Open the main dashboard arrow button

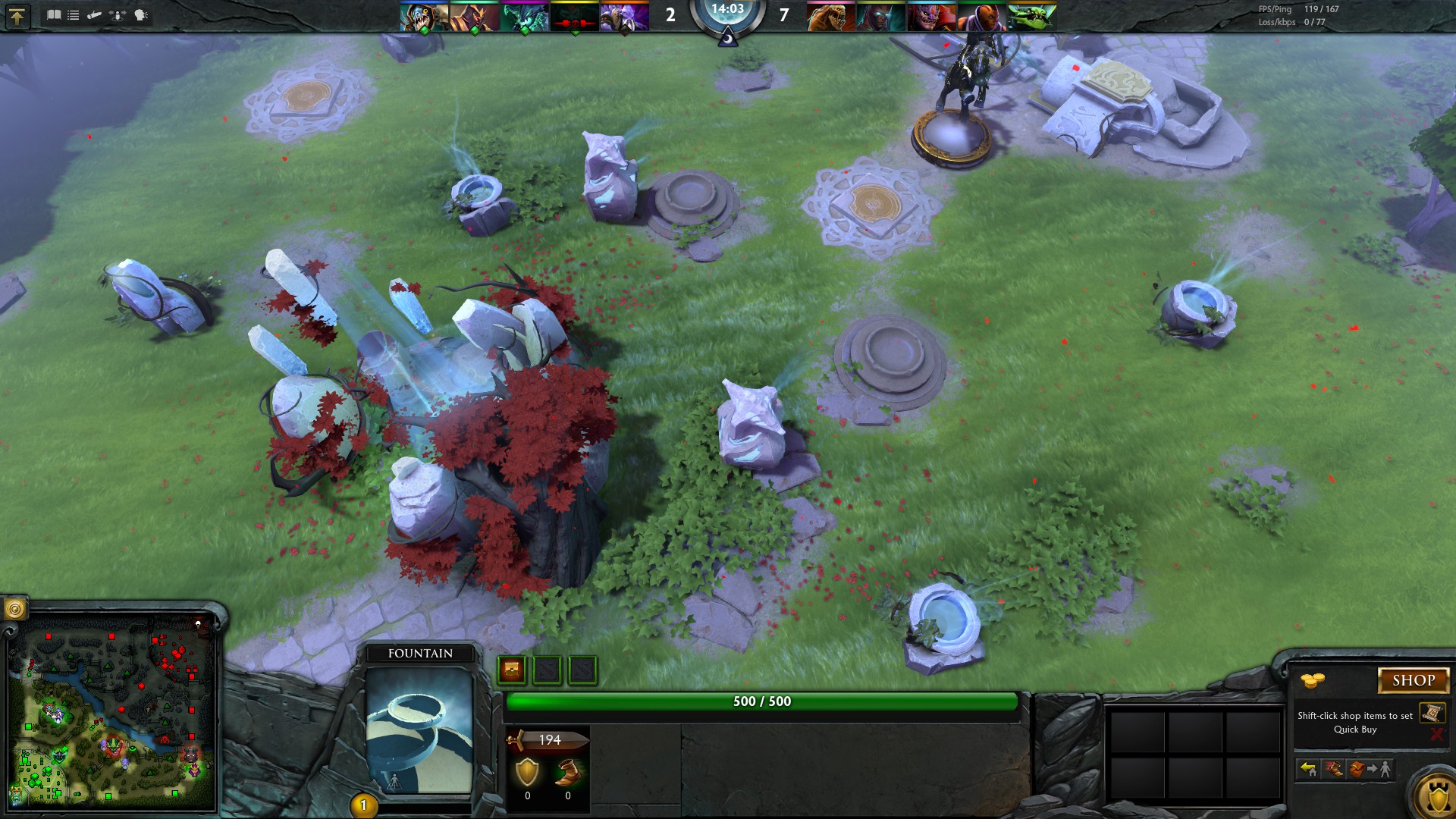[x=17, y=16]
